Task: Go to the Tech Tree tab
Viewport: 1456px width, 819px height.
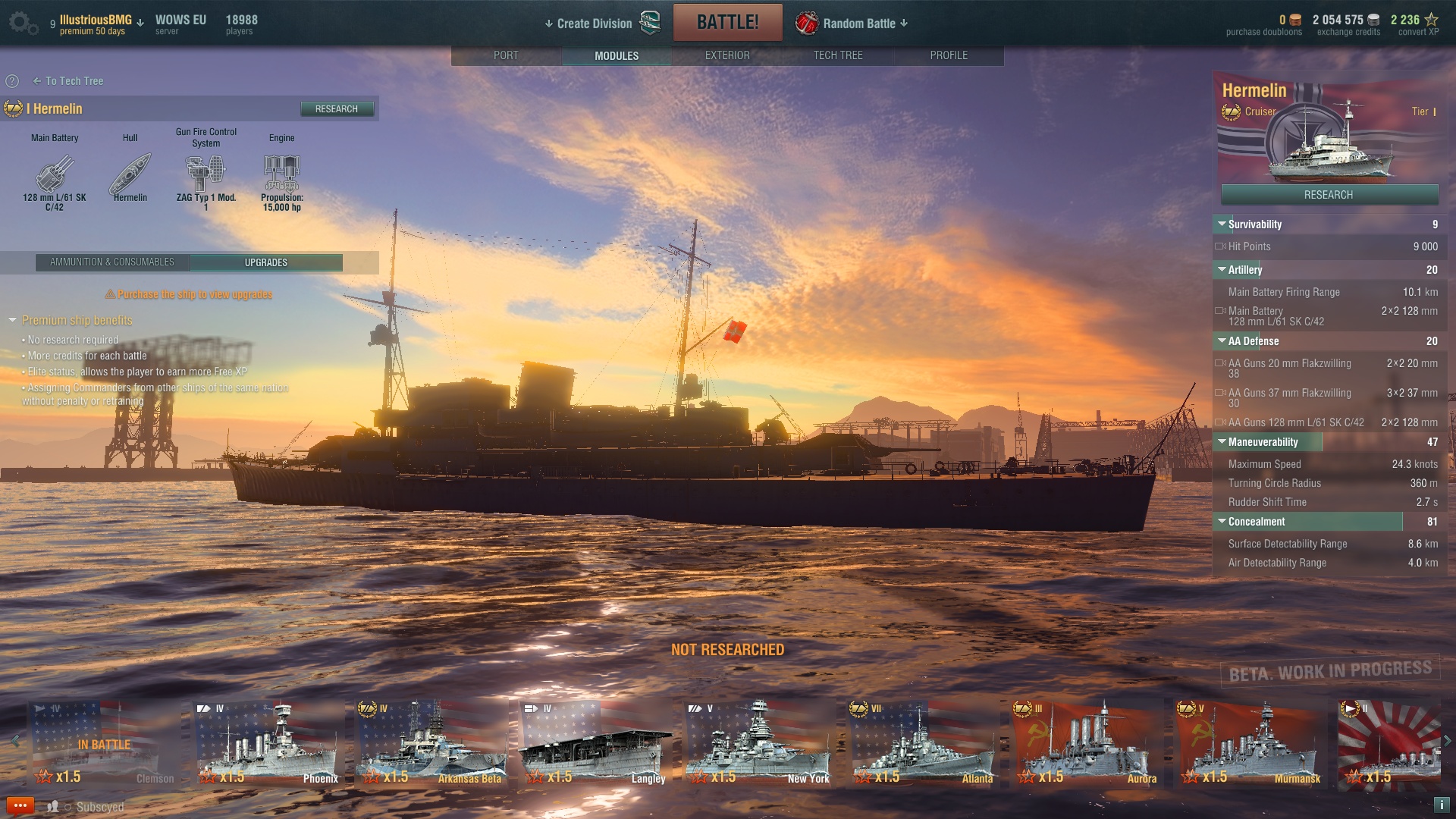Action: coord(838,55)
